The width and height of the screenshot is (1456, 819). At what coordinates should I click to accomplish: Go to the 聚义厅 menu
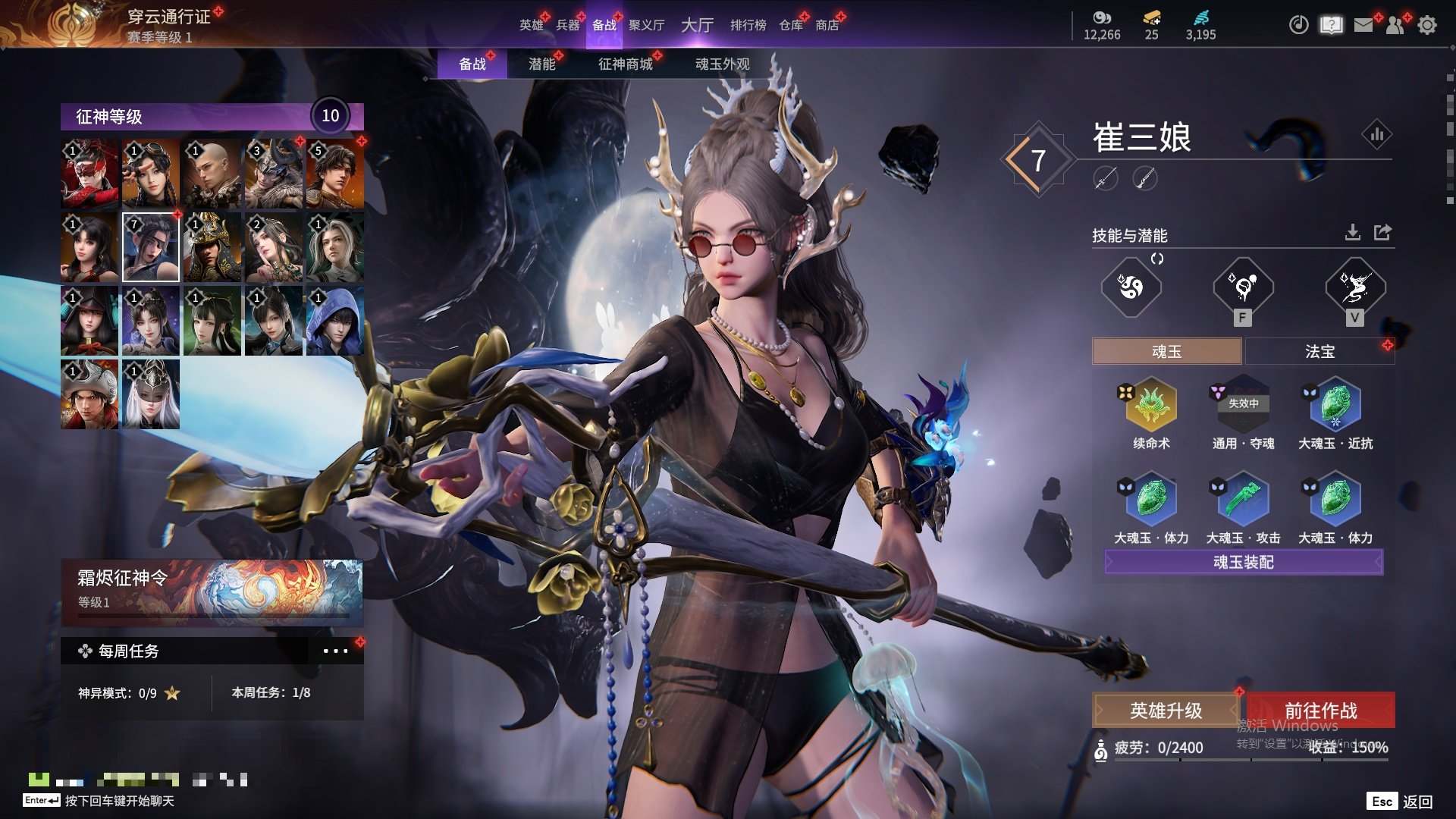646,25
